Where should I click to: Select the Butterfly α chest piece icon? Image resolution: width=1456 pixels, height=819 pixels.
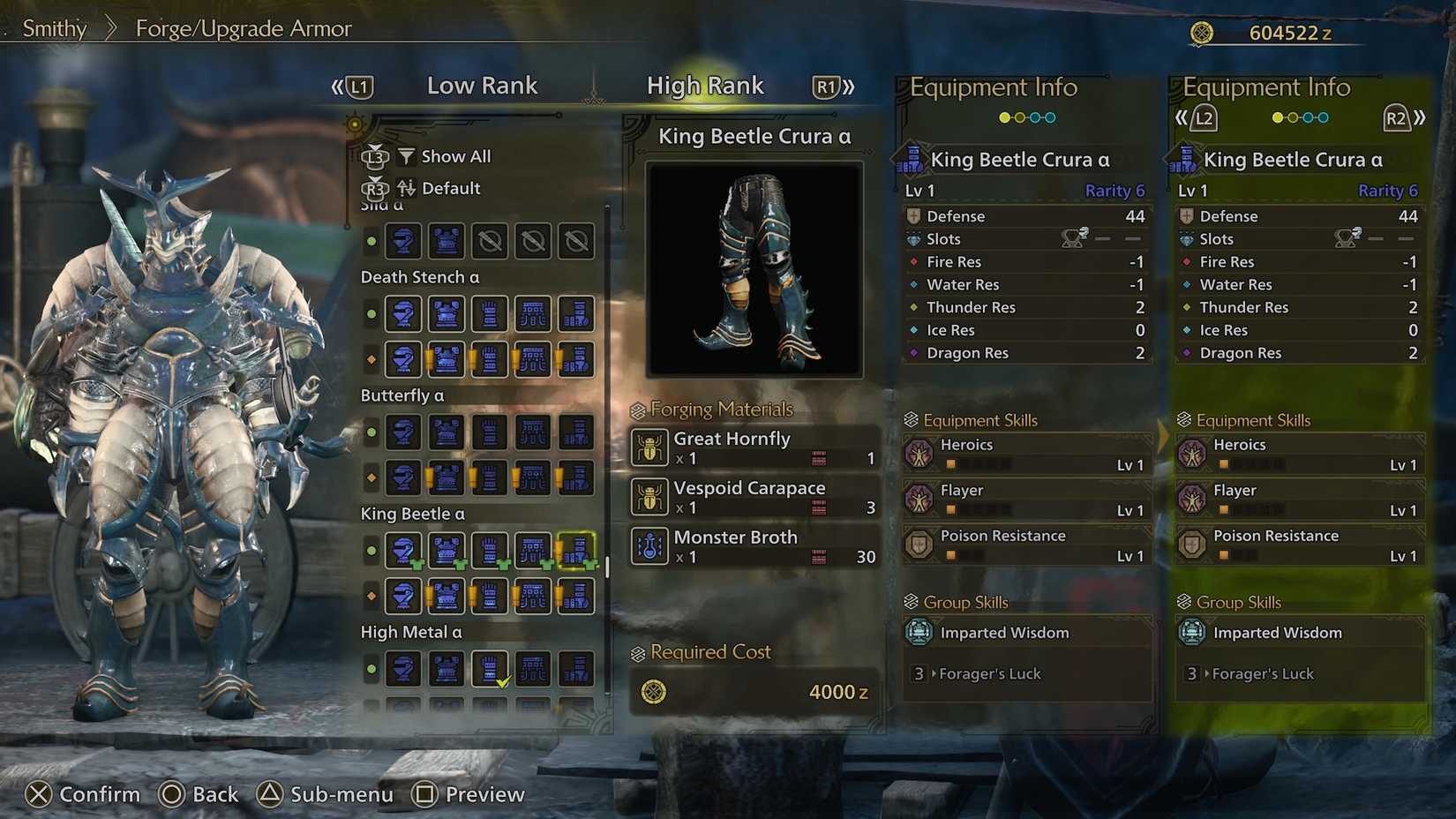(446, 432)
